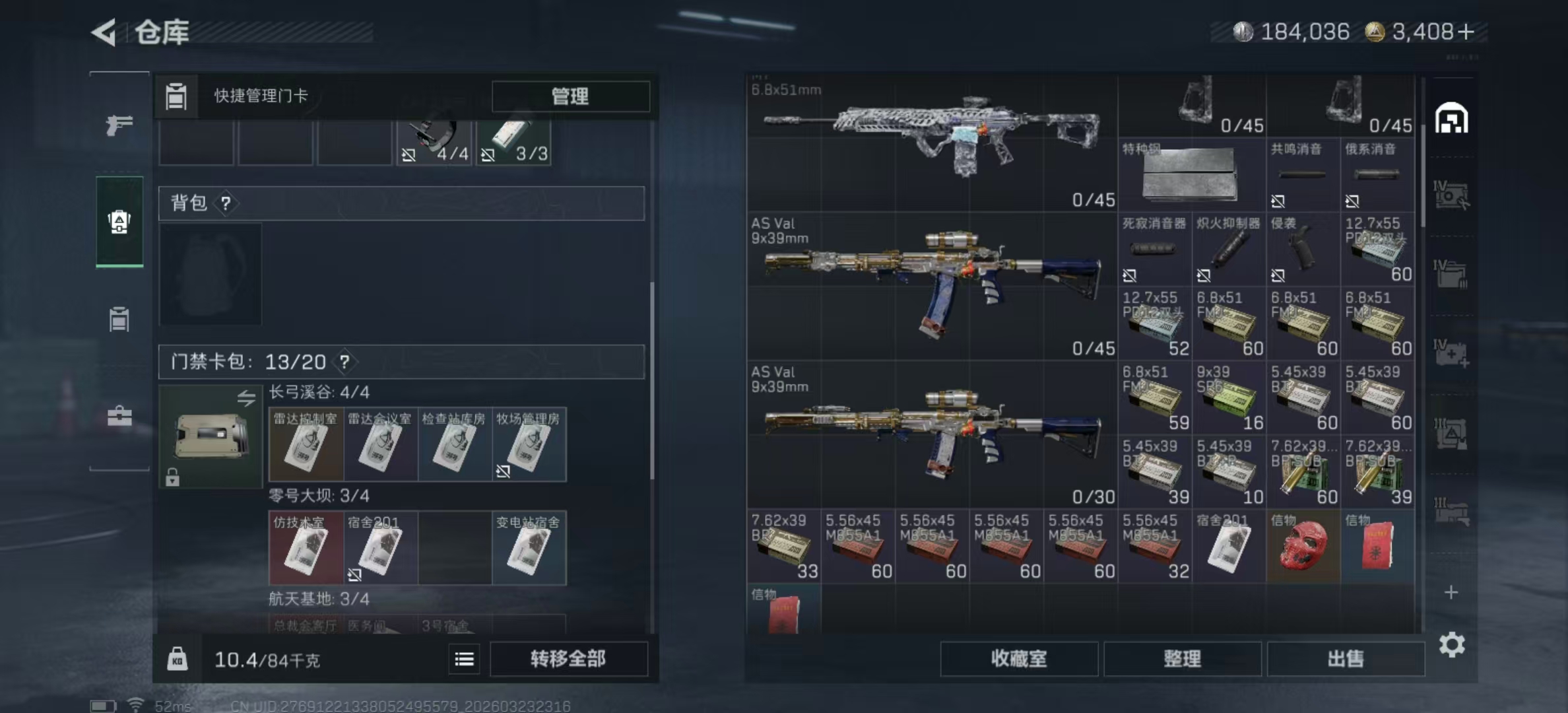Open the 管理 keycard management button
The width and height of the screenshot is (1568, 713).
pyautogui.click(x=570, y=96)
